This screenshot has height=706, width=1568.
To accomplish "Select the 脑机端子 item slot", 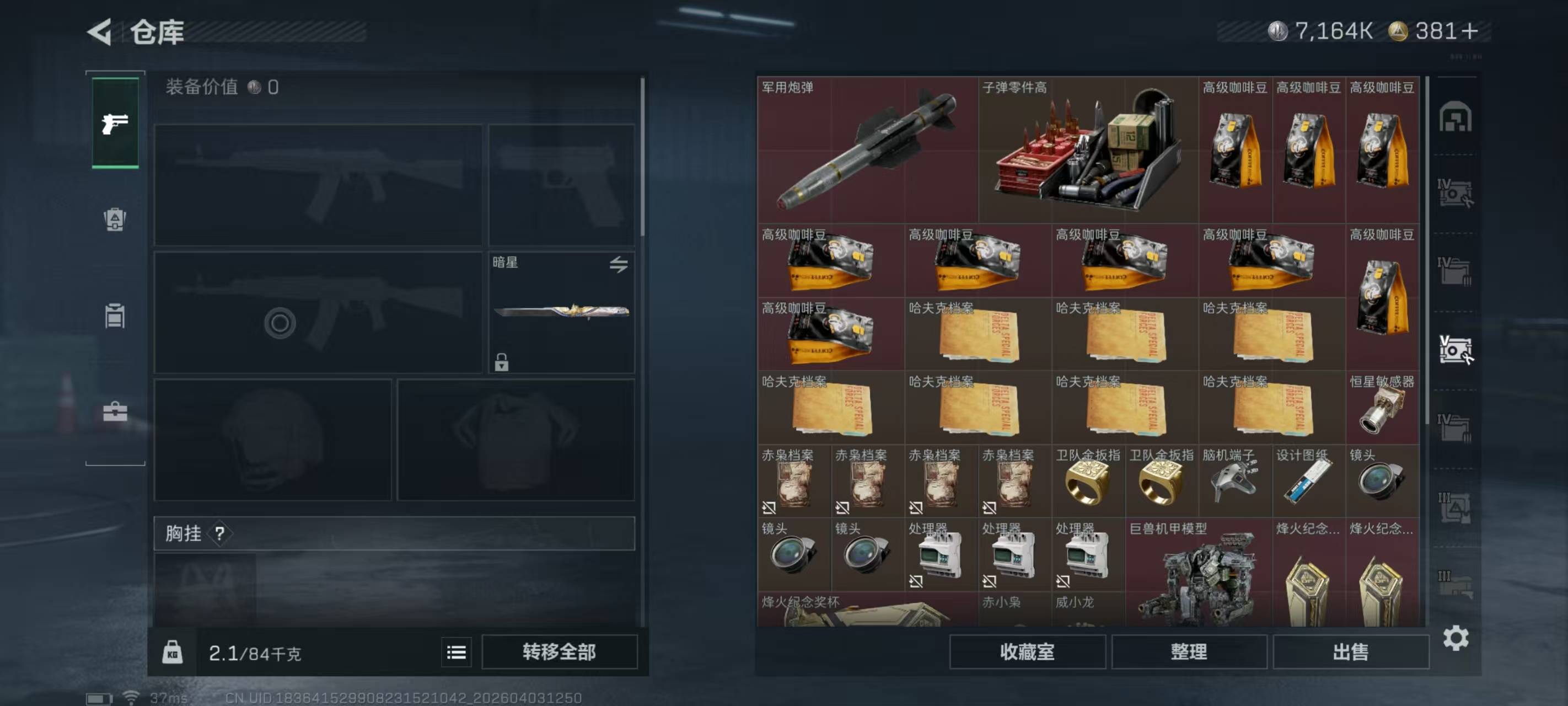I will [1234, 481].
